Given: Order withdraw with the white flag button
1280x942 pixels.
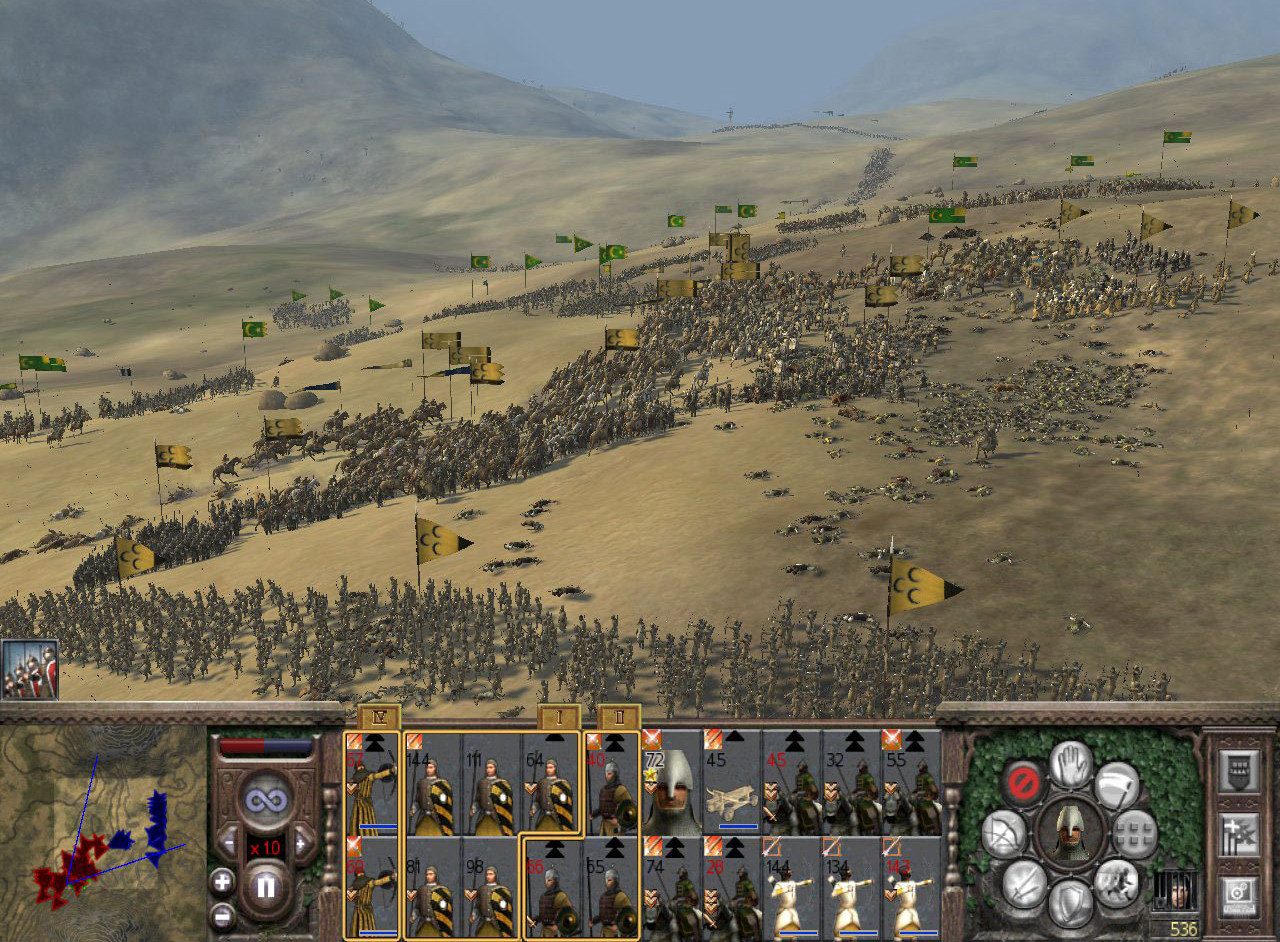Looking at the screenshot, I should pos(1116,785).
